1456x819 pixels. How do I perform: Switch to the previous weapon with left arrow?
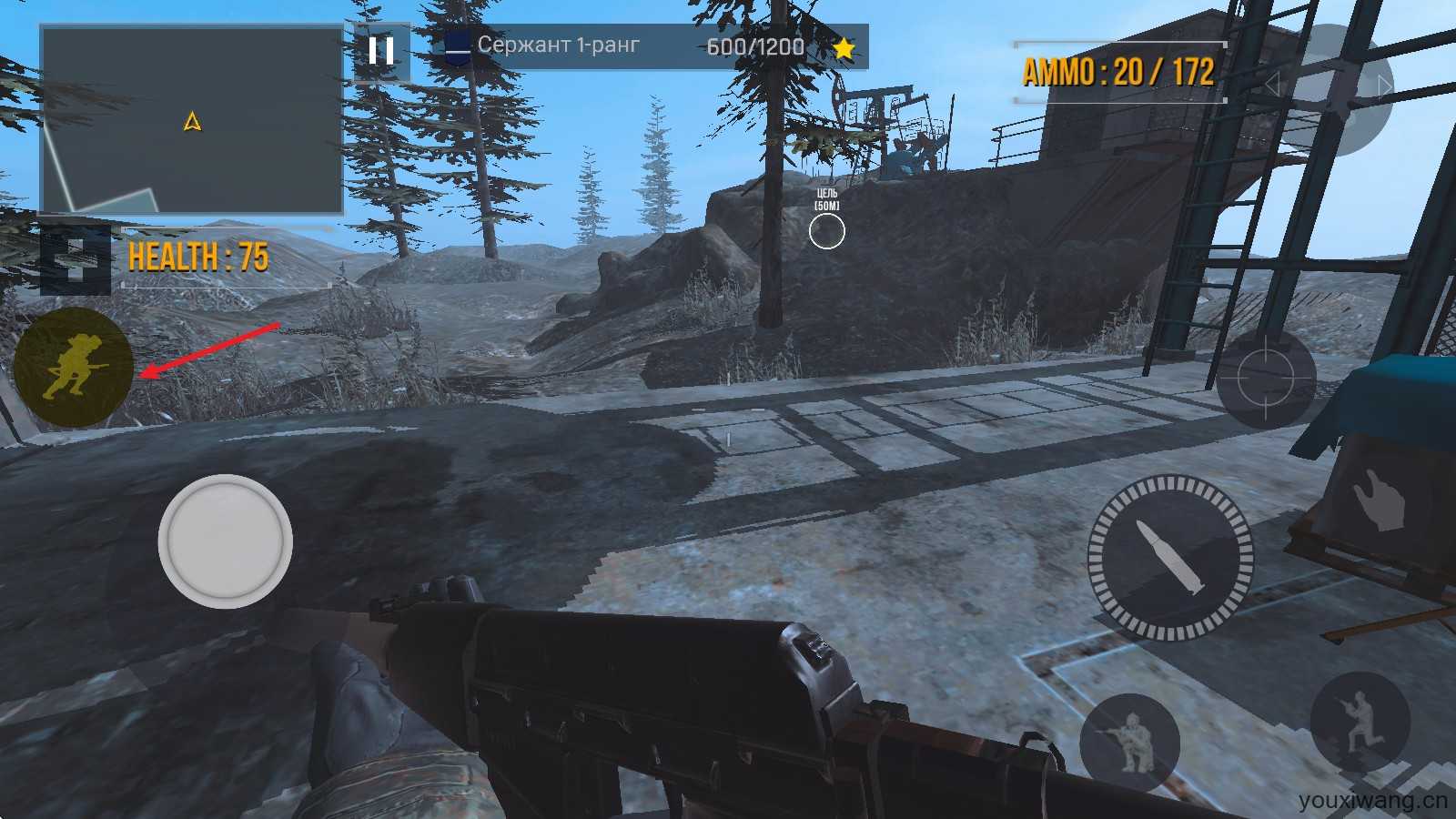pyautogui.click(x=1273, y=86)
